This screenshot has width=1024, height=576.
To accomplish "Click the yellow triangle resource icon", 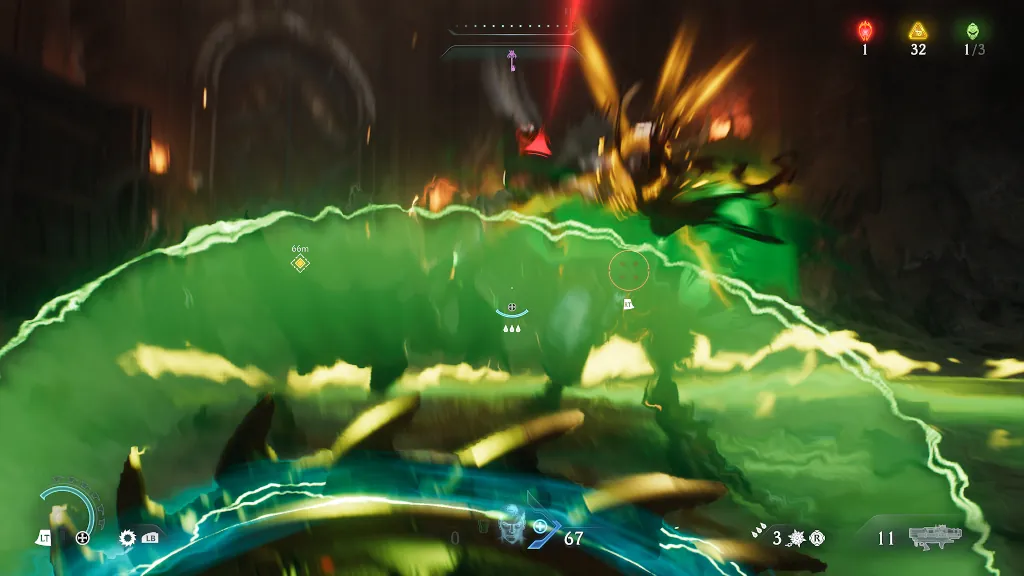I will click(x=917, y=31).
